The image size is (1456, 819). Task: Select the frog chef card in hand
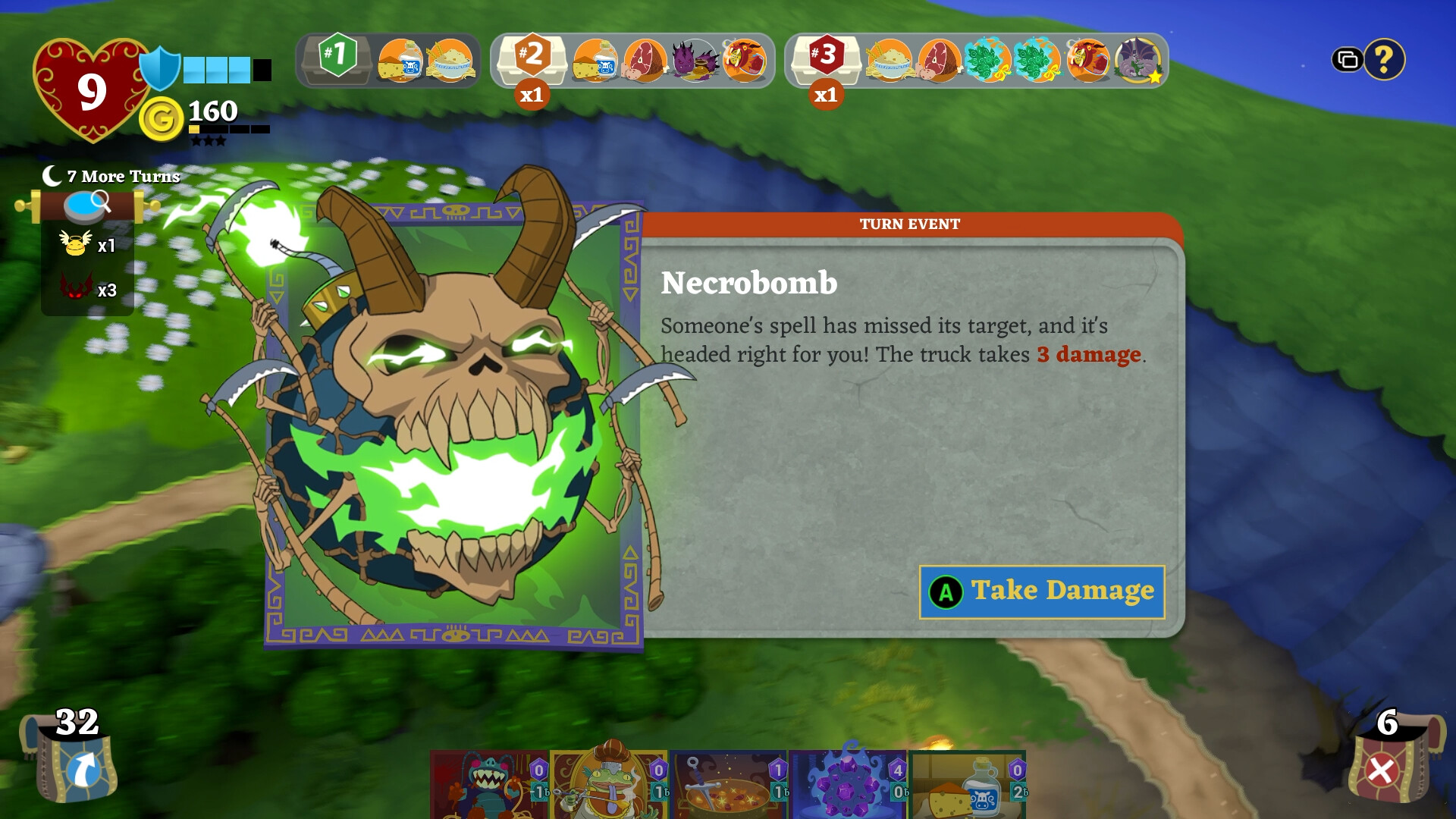click(x=610, y=789)
